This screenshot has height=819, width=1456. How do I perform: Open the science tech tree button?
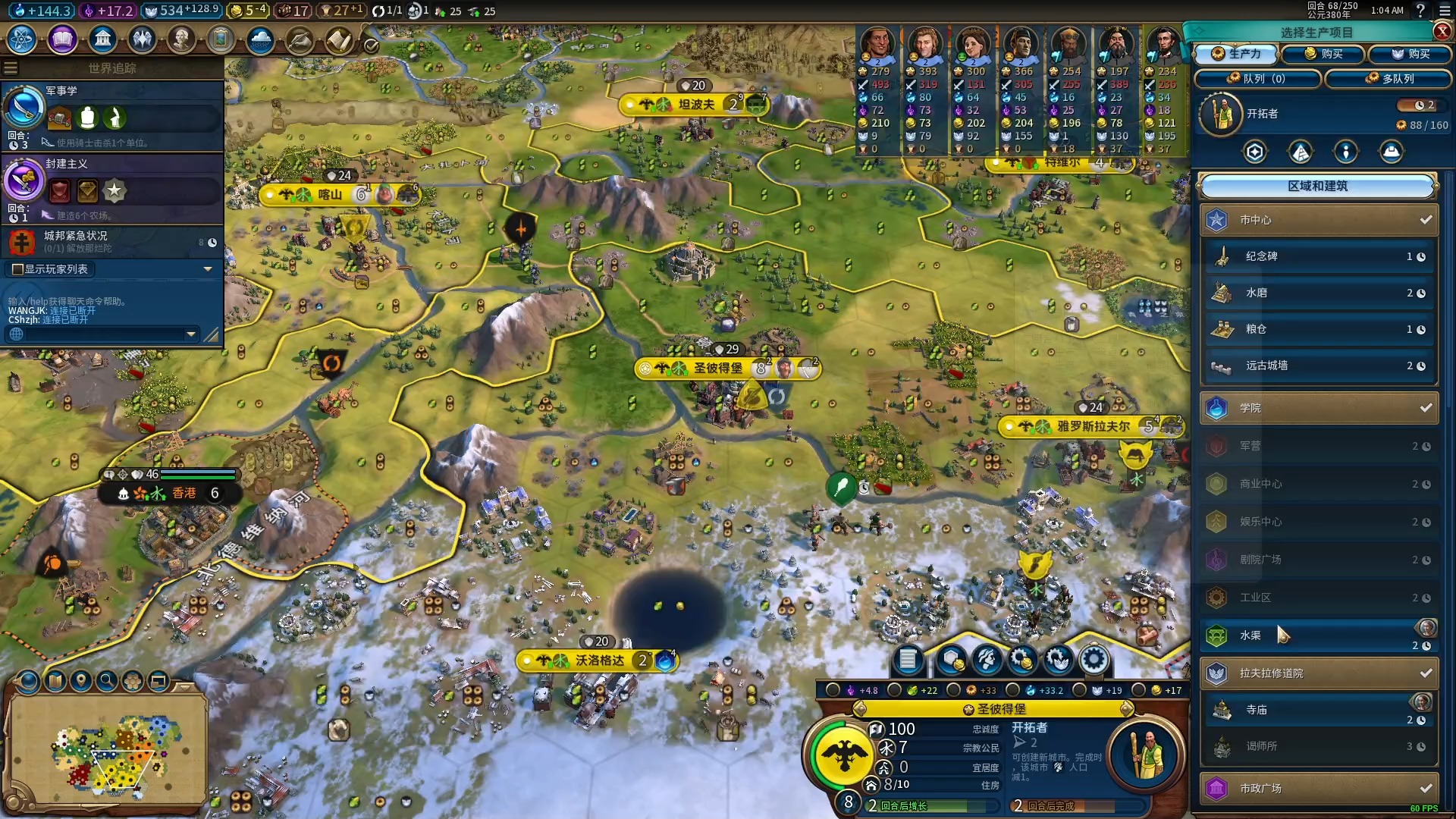[x=22, y=39]
